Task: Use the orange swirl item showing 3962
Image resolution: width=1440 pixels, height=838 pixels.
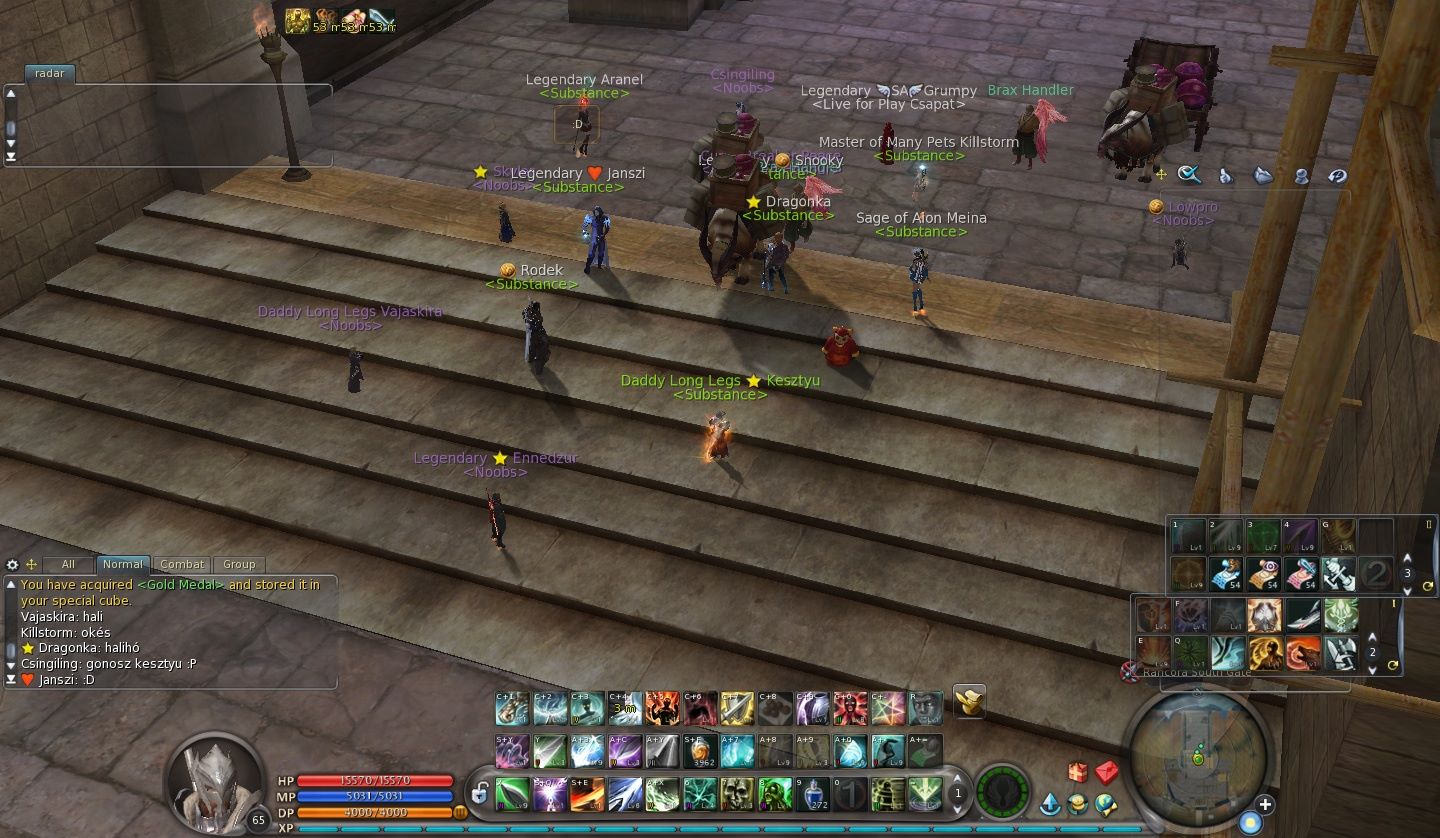Action: click(x=700, y=751)
